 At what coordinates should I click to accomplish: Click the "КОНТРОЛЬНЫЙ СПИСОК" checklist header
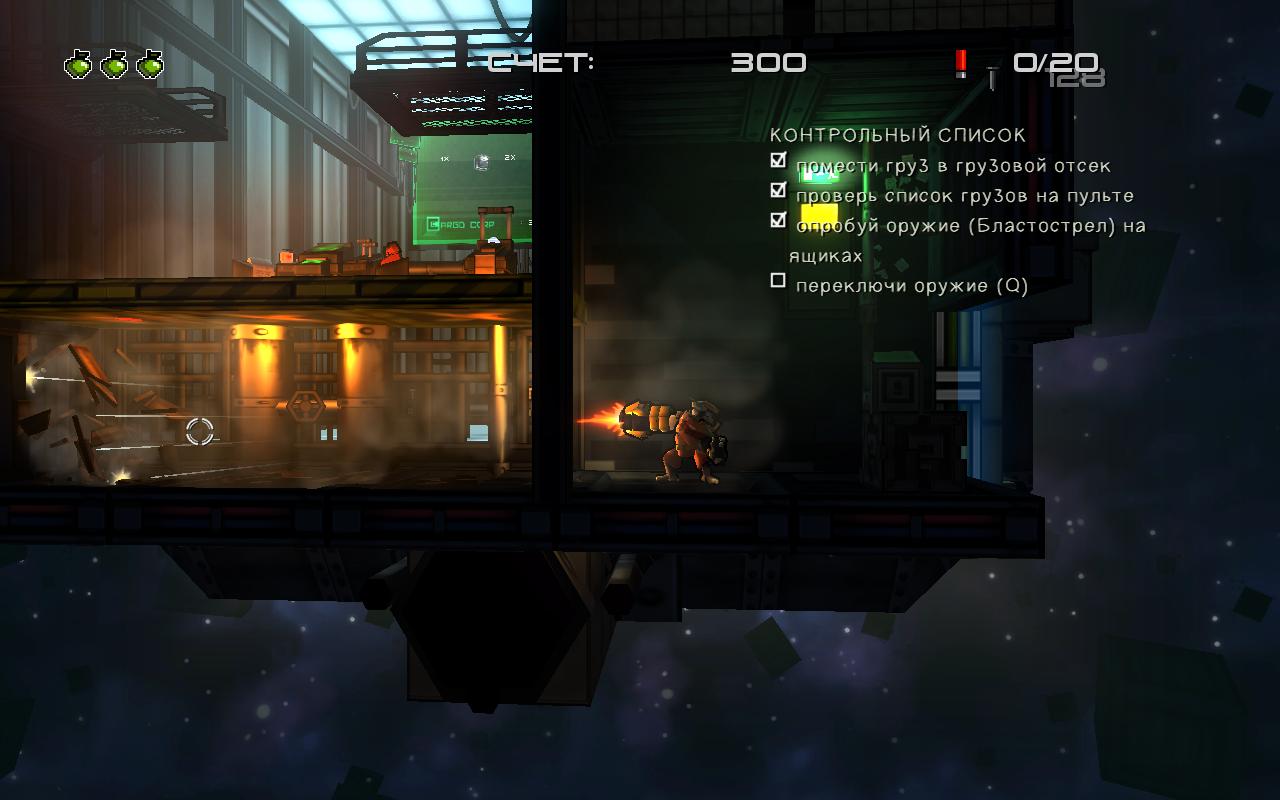[x=898, y=135]
